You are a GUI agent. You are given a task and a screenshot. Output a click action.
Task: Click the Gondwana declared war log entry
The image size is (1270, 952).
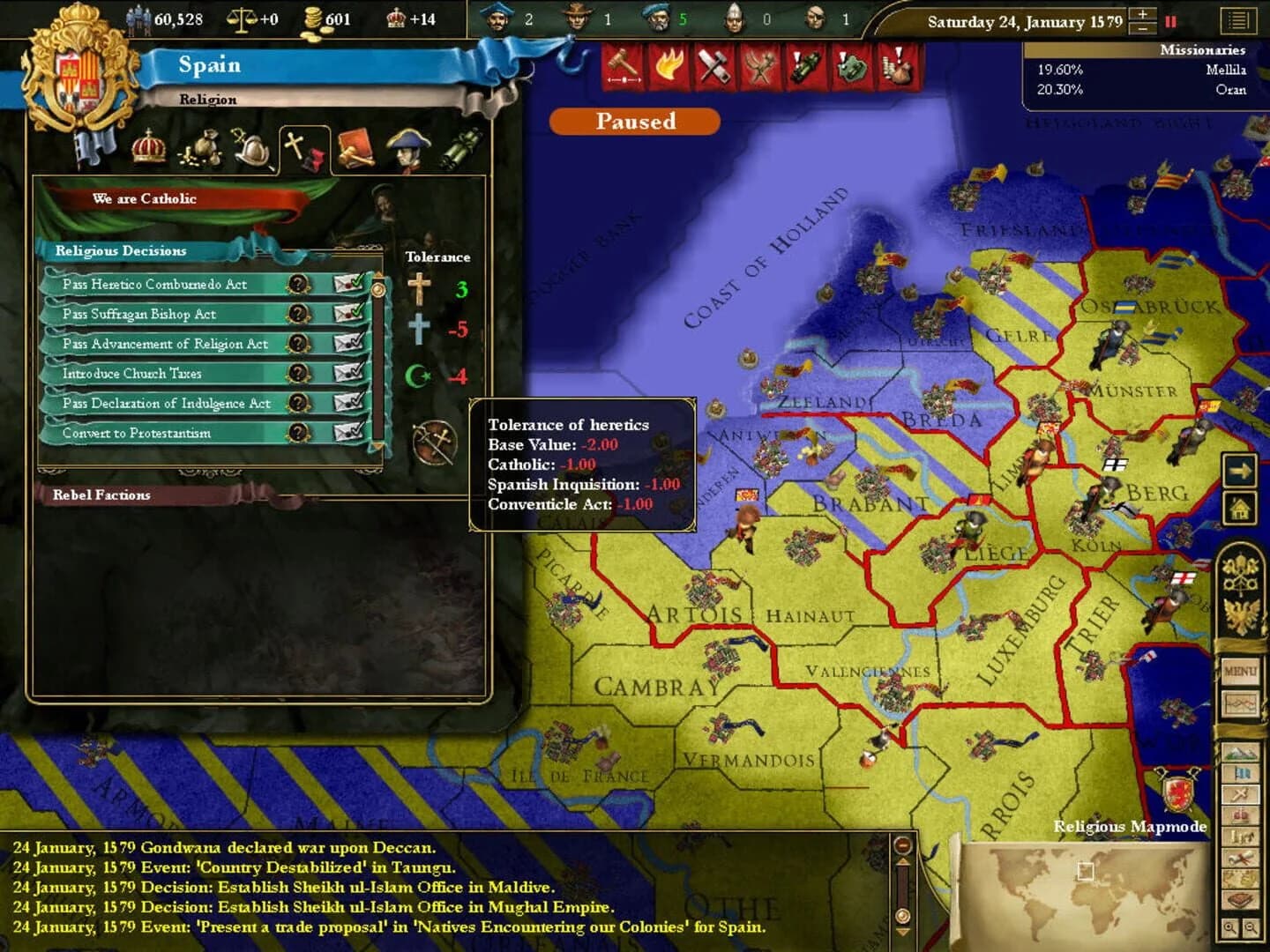coord(220,848)
